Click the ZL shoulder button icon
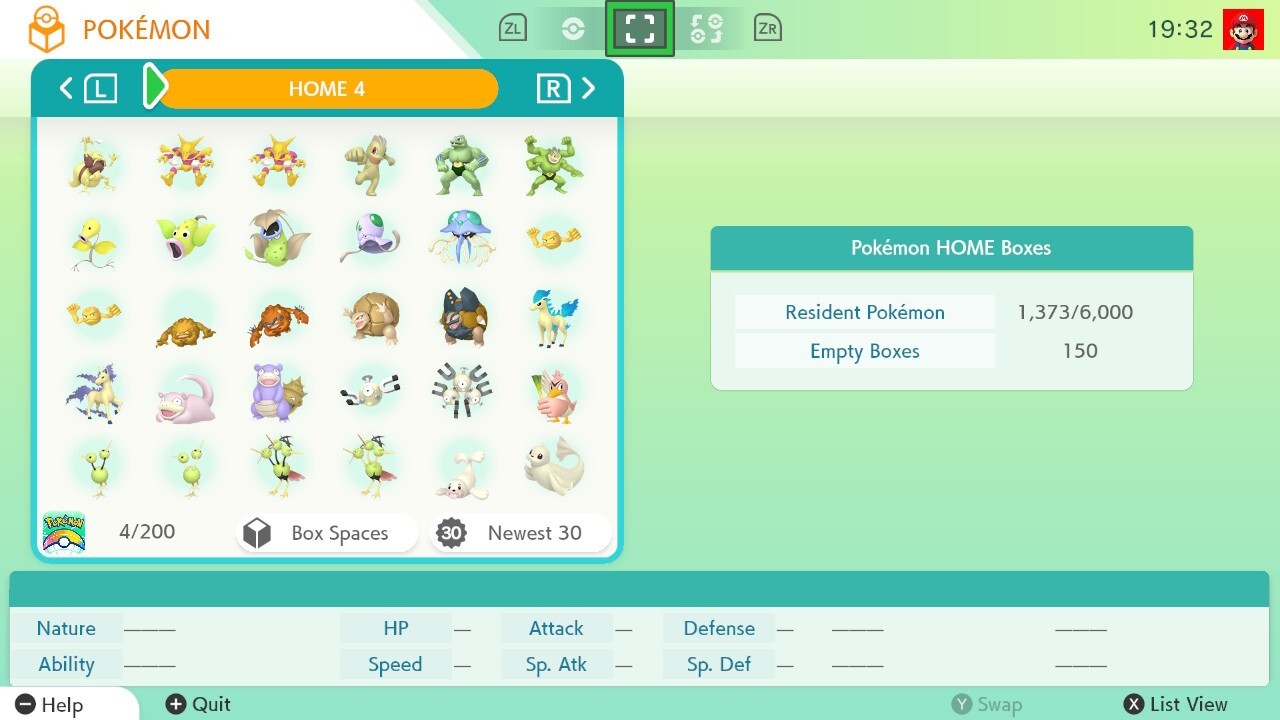This screenshot has width=1280, height=720. pyautogui.click(x=513, y=28)
